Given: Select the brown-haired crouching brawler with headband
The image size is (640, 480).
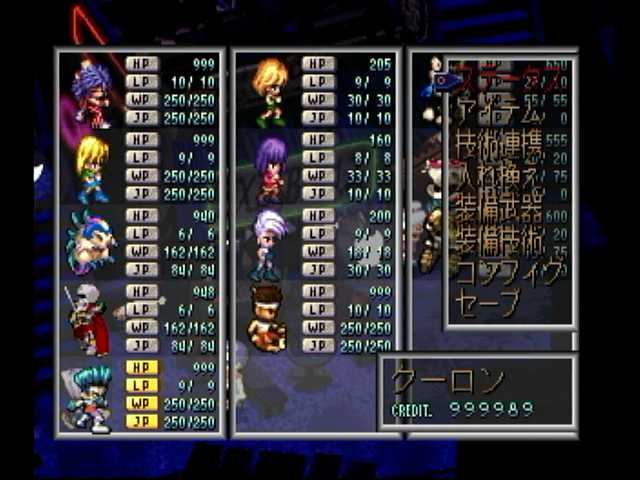Looking at the screenshot, I should (x=268, y=318).
